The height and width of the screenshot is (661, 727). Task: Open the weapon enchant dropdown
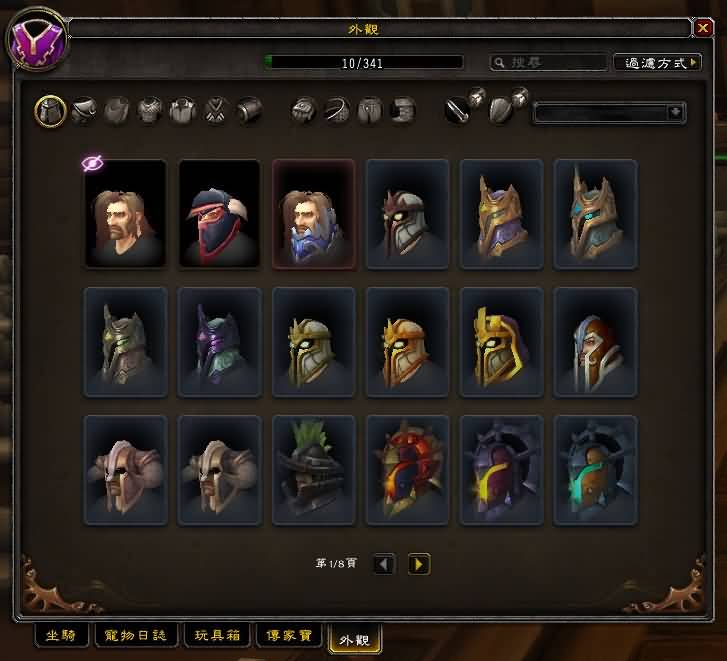click(x=609, y=112)
